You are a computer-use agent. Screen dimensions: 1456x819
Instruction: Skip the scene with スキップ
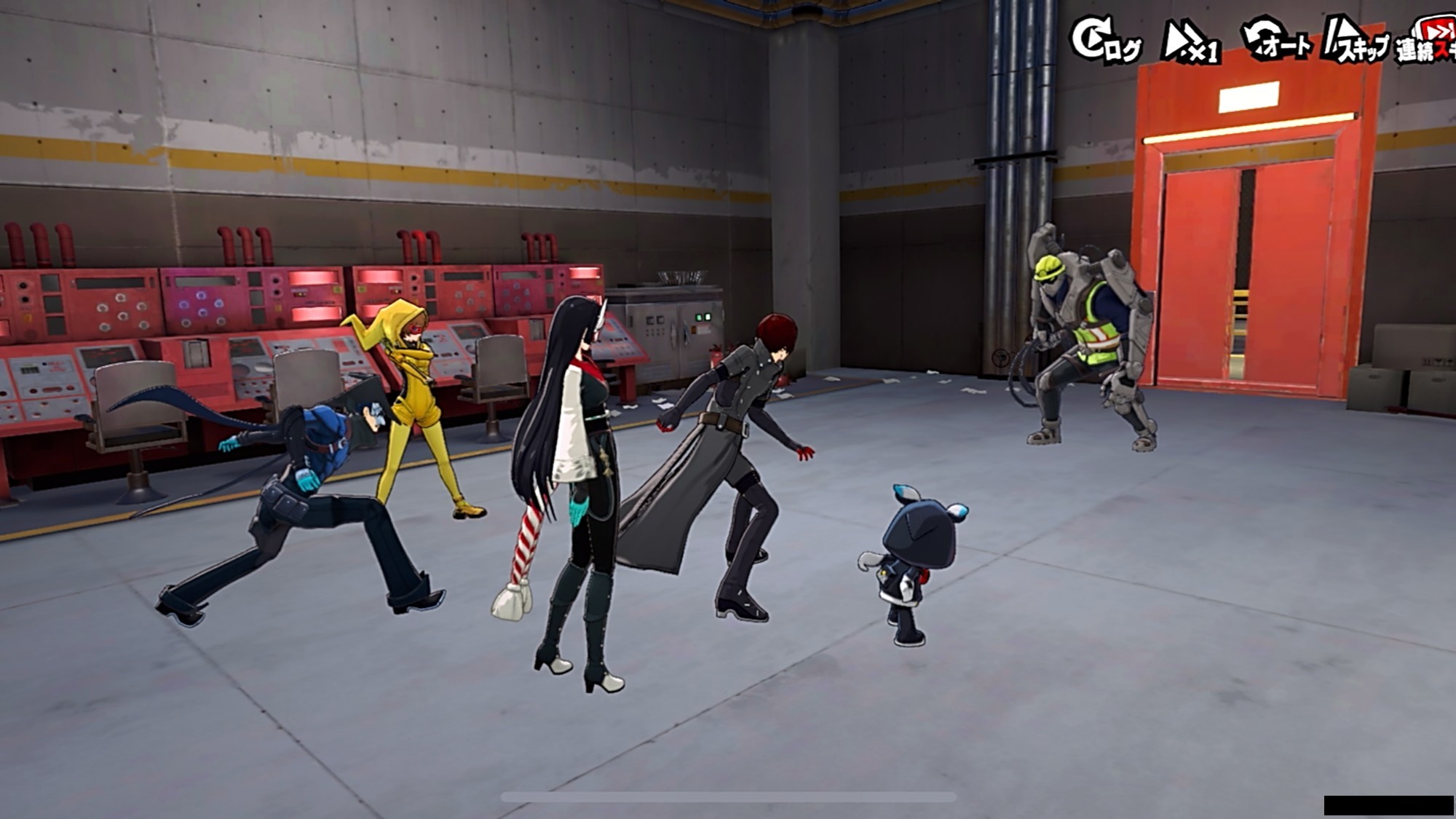[x=1356, y=41]
